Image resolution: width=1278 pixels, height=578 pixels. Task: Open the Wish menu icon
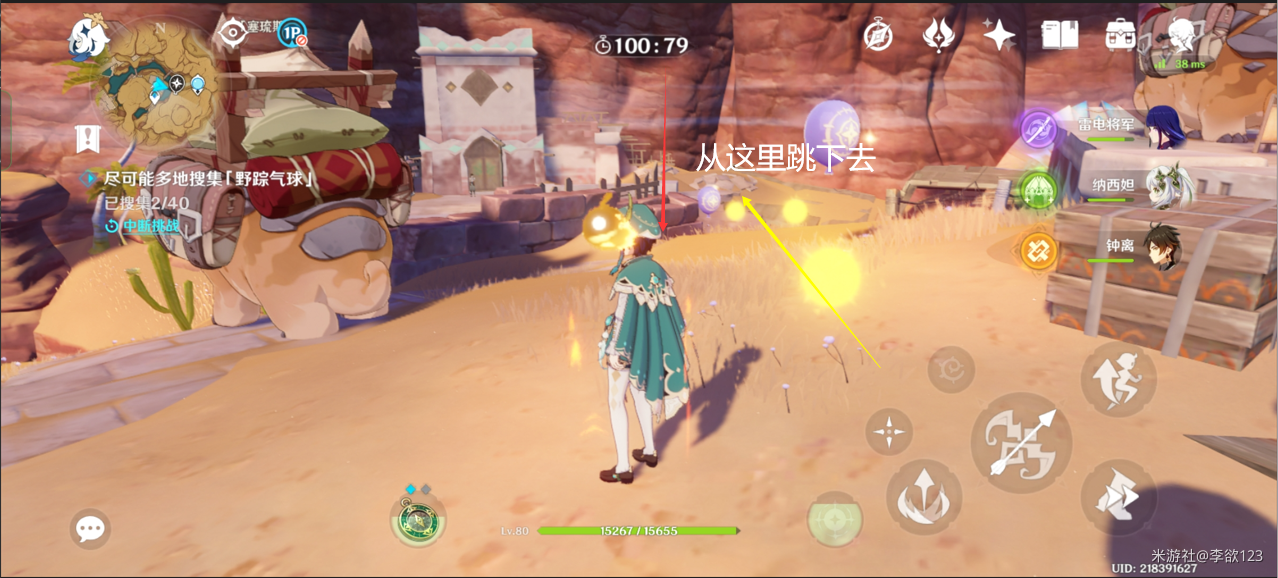pyautogui.click(x=938, y=36)
